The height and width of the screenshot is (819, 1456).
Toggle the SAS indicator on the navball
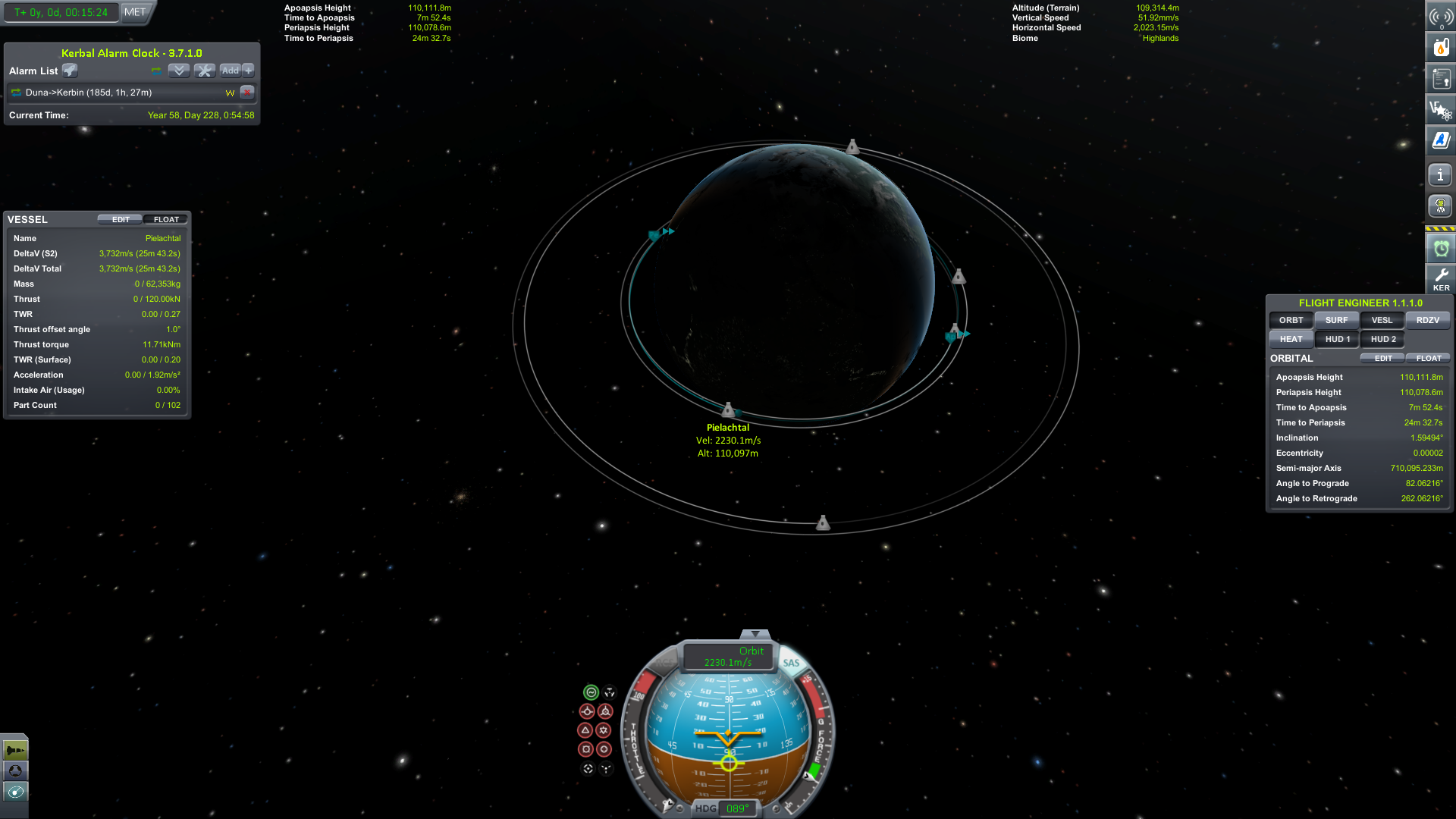[791, 663]
